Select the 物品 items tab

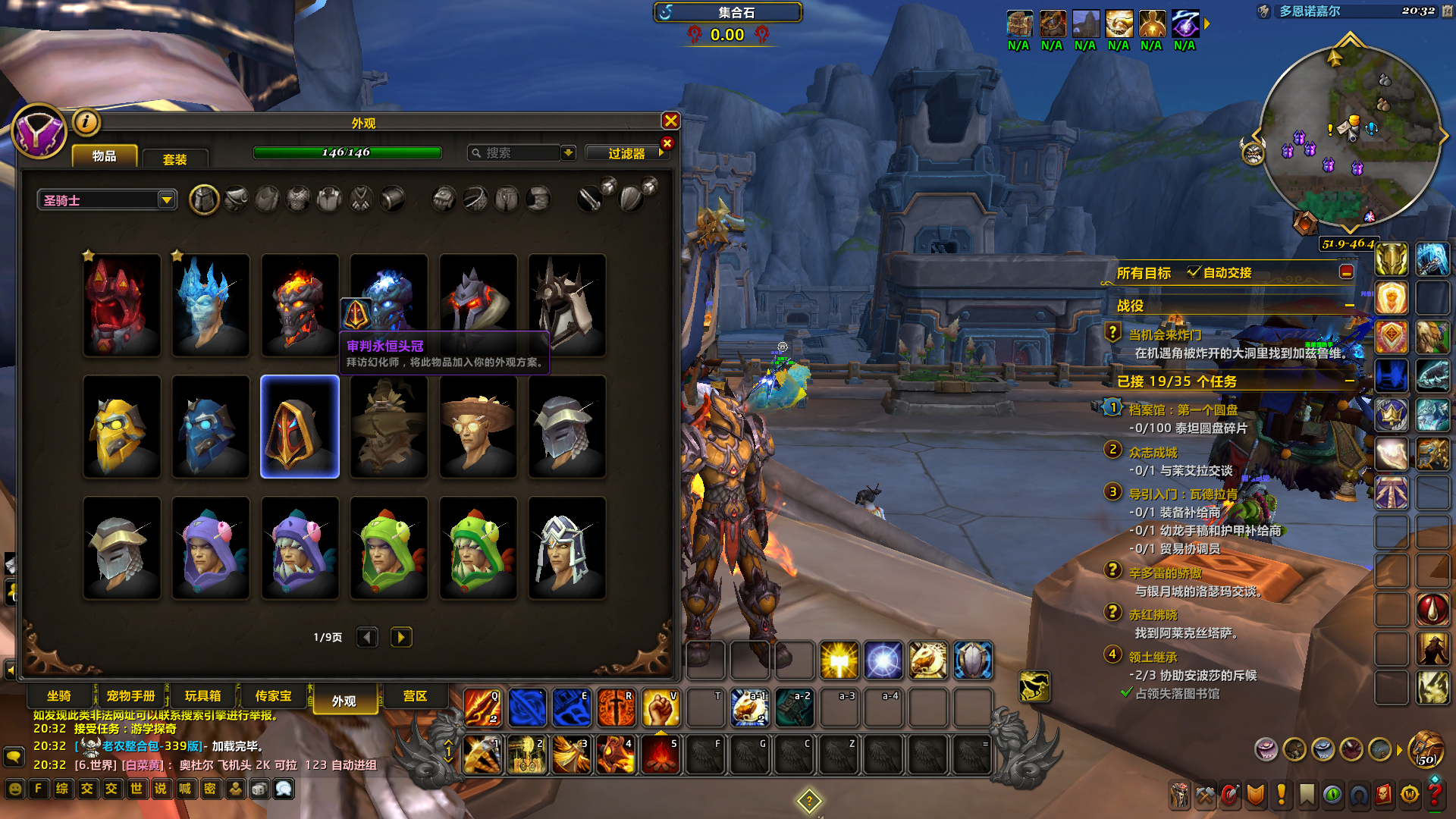click(x=105, y=155)
